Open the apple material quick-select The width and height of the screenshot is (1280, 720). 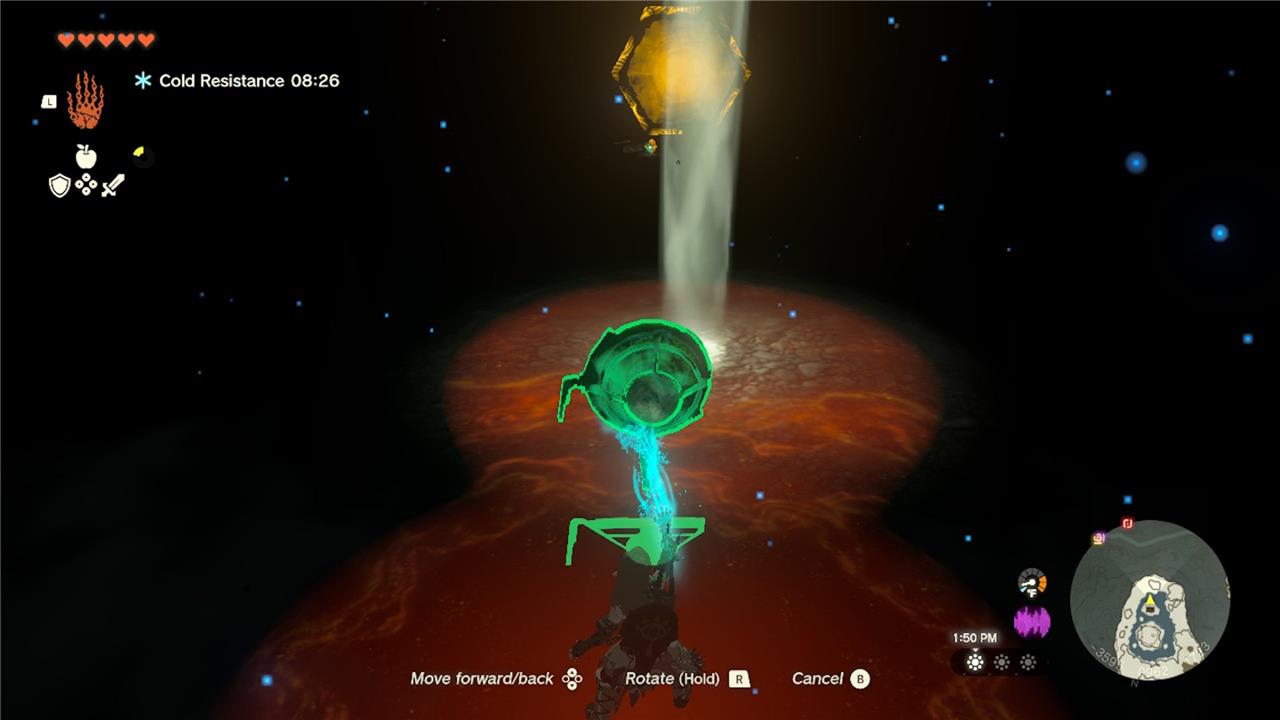pyautogui.click(x=86, y=156)
